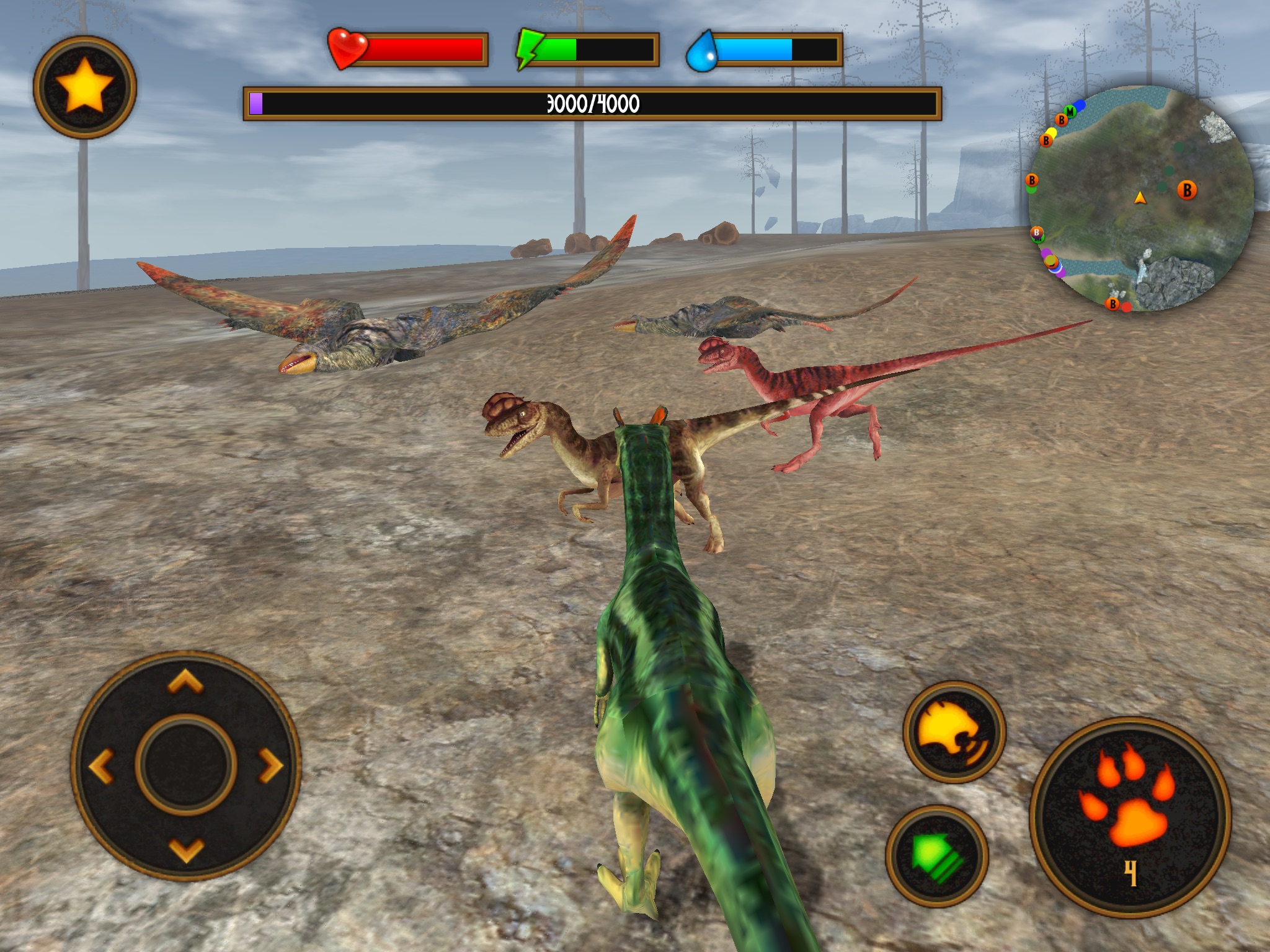Select the green M marker on minimap

point(1070,112)
